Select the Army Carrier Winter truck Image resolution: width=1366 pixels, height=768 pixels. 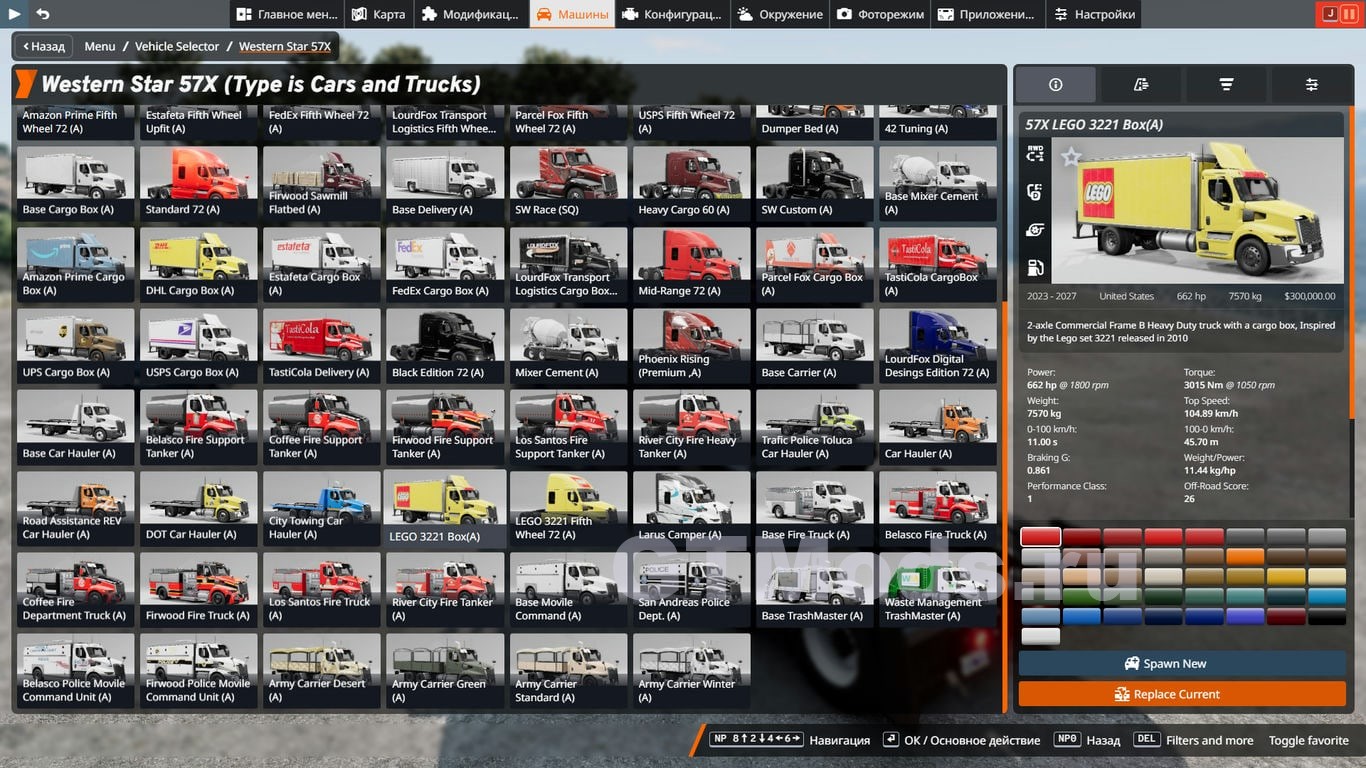[691, 670]
